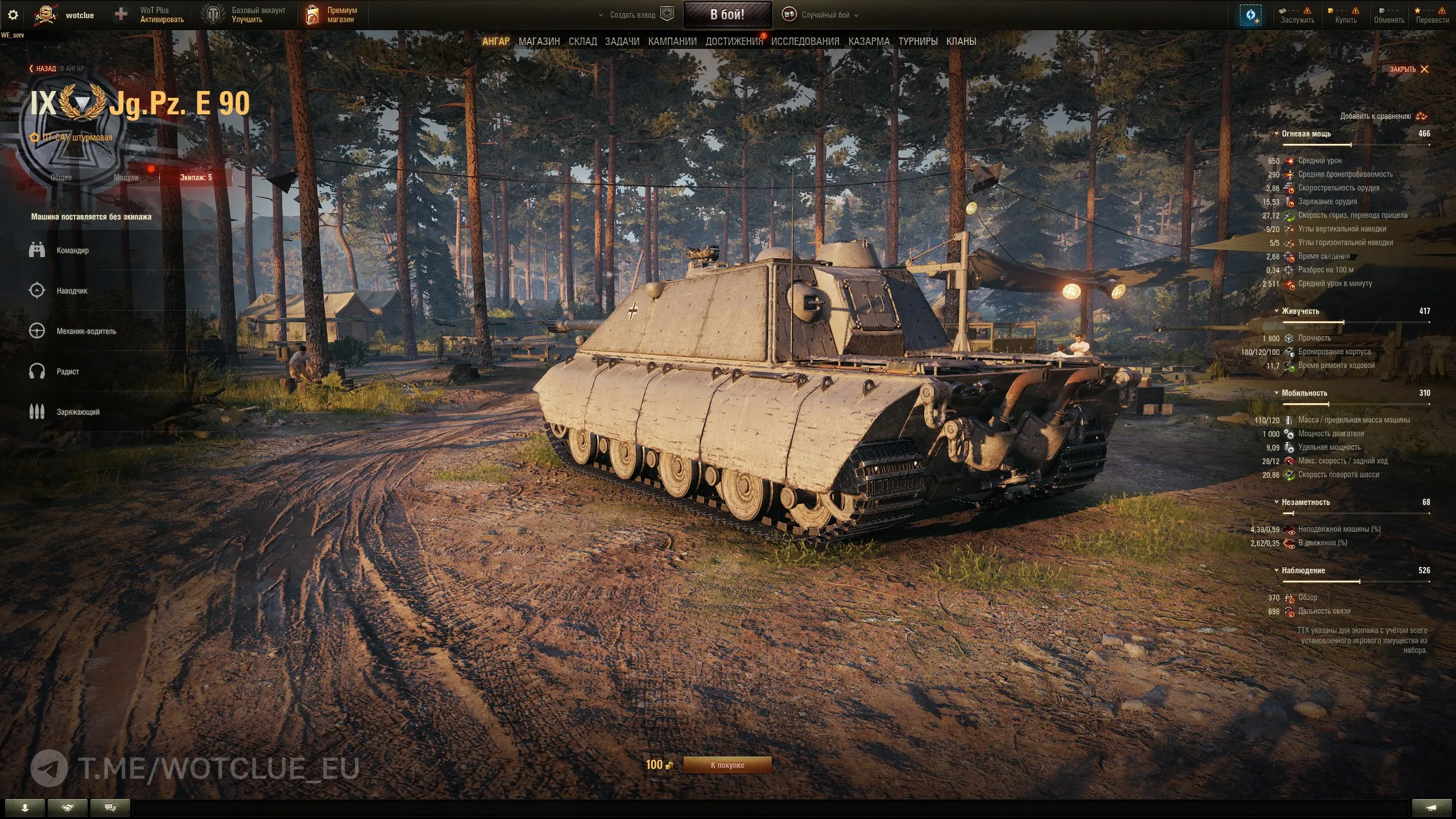The width and height of the screenshot is (1456, 819).
Task: Start battle with the В бой! button
Action: [727, 15]
